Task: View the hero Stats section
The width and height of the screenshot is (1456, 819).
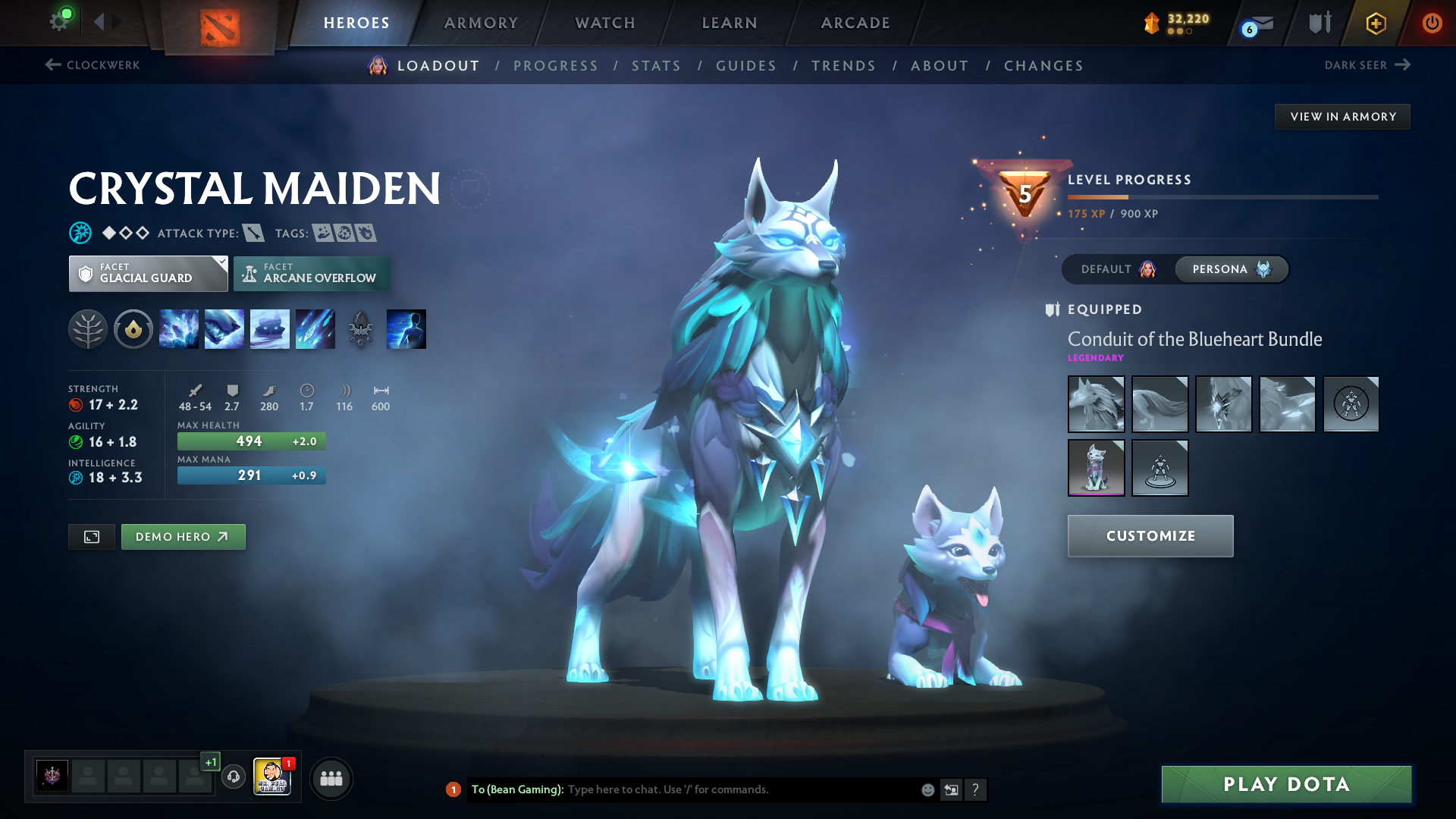Action: tap(656, 66)
